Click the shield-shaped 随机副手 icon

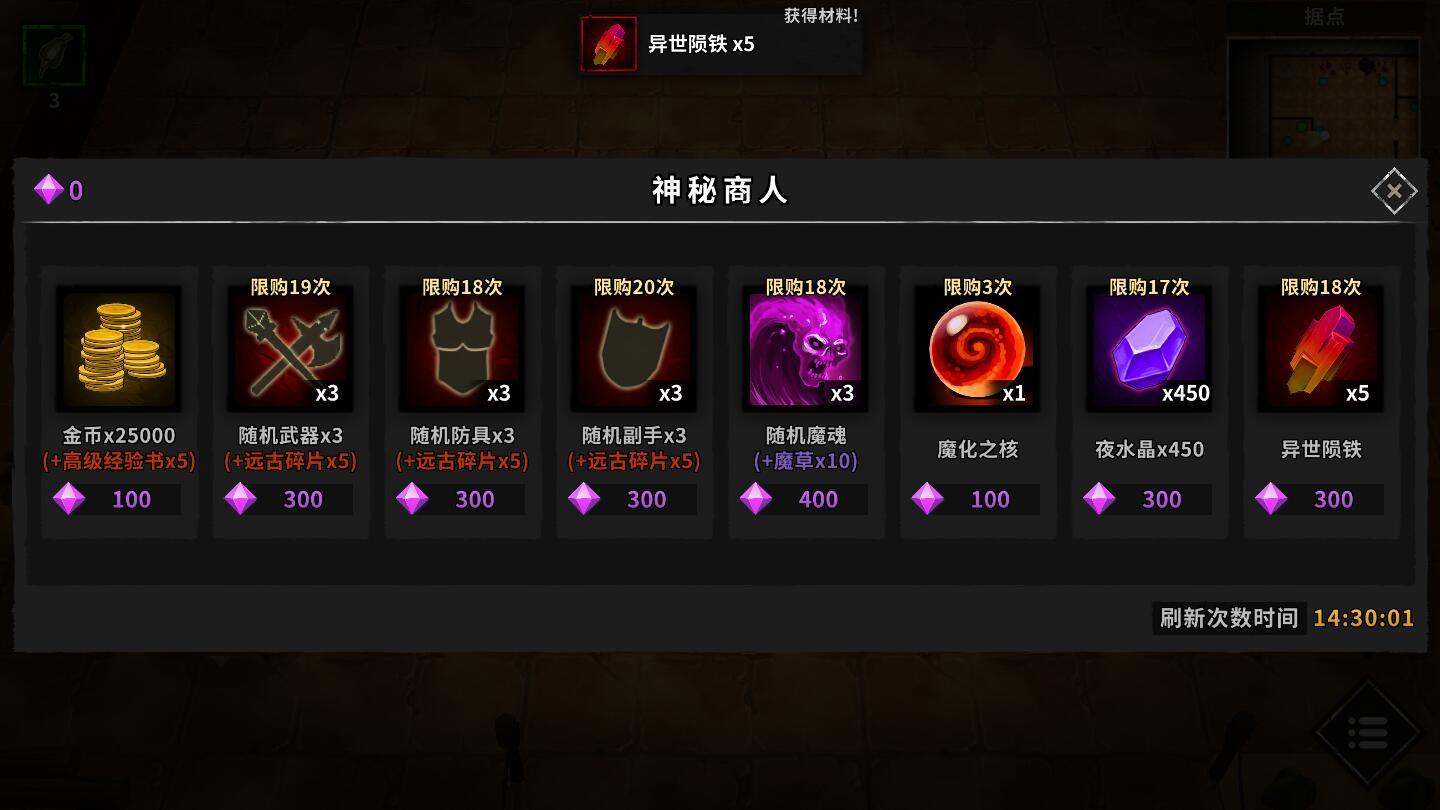click(x=633, y=348)
